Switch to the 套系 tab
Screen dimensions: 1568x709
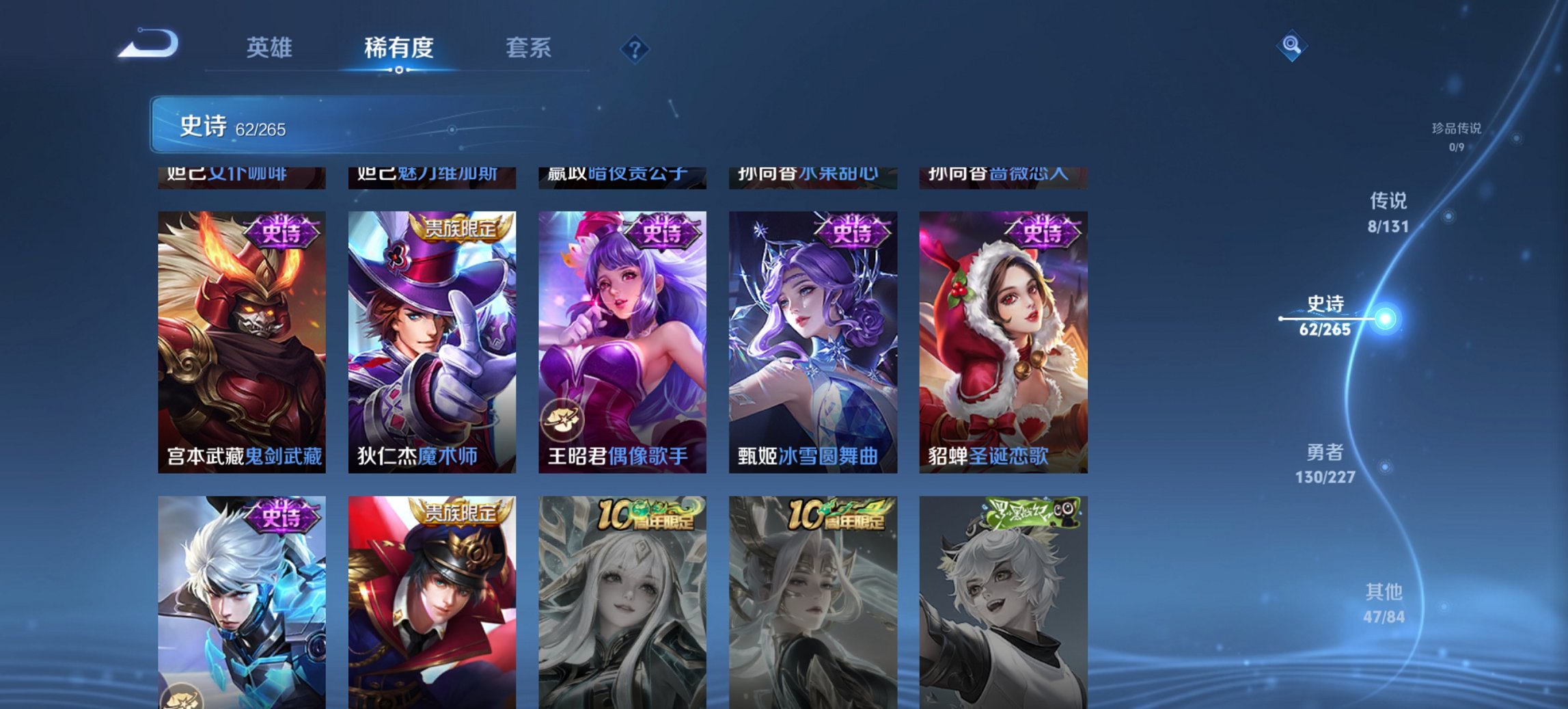pyautogui.click(x=529, y=48)
